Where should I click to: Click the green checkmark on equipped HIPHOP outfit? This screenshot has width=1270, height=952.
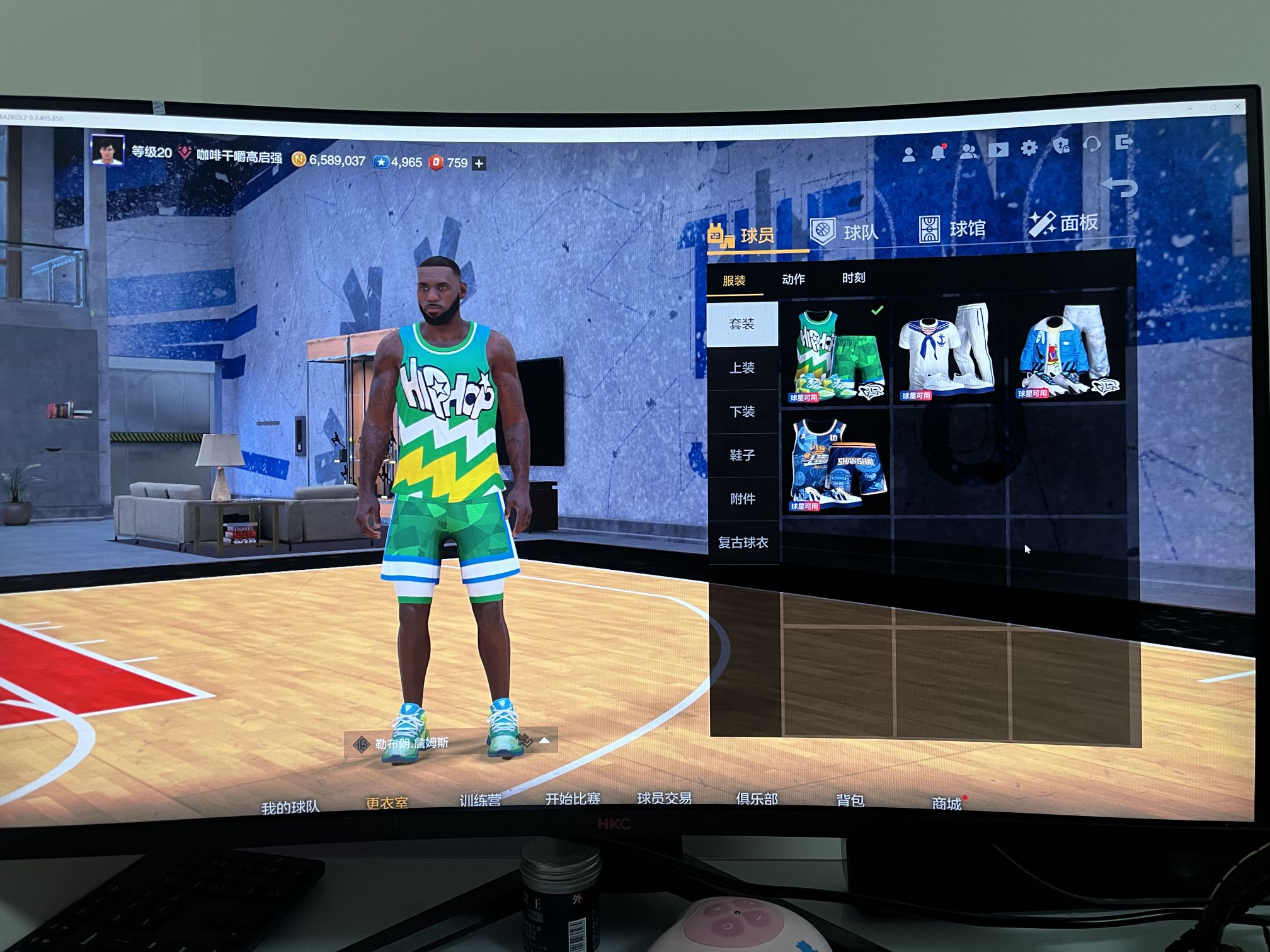pos(878,309)
